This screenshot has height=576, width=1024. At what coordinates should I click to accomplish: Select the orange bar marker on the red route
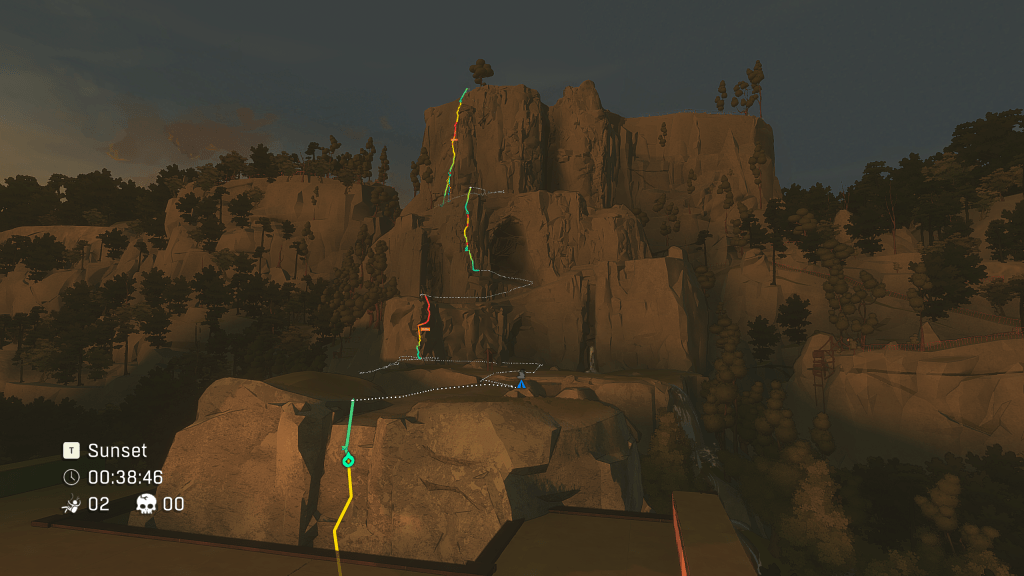425,328
